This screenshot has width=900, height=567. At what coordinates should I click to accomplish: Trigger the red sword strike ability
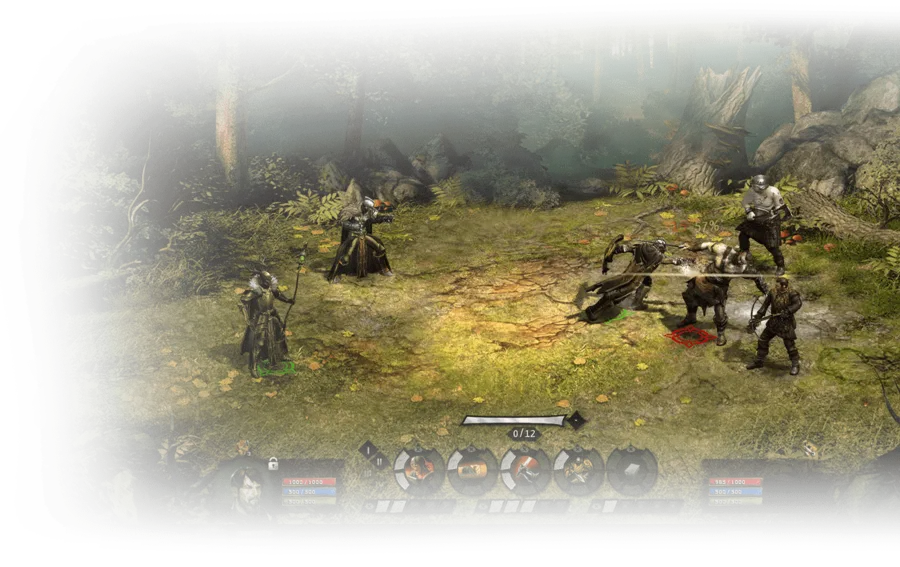[x=525, y=470]
